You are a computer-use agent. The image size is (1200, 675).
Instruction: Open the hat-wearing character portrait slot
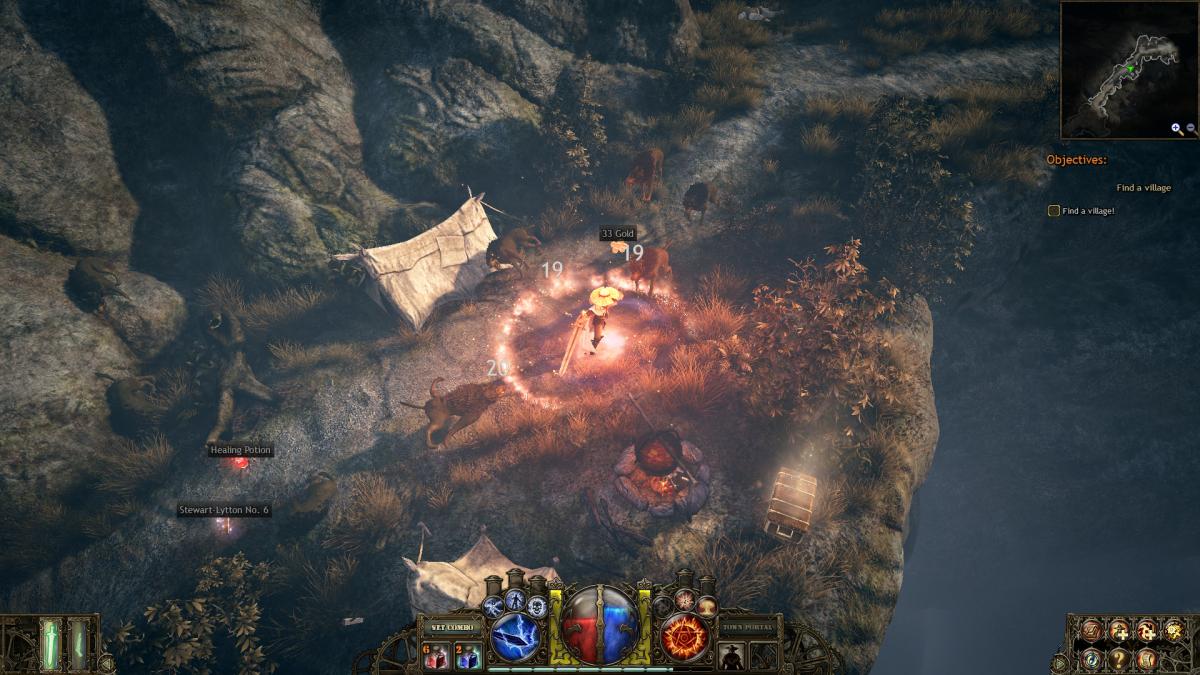[x=731, y=656]
